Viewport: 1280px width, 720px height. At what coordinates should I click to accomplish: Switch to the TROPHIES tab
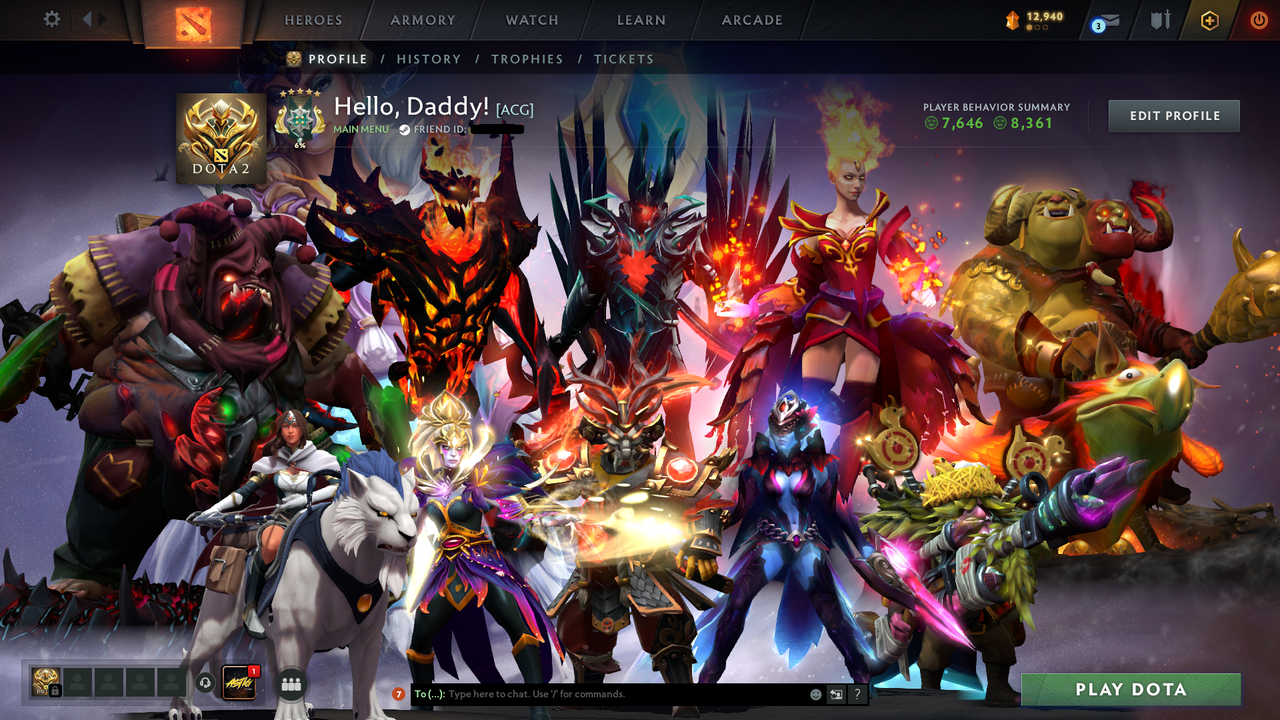[x=528, y=59]
